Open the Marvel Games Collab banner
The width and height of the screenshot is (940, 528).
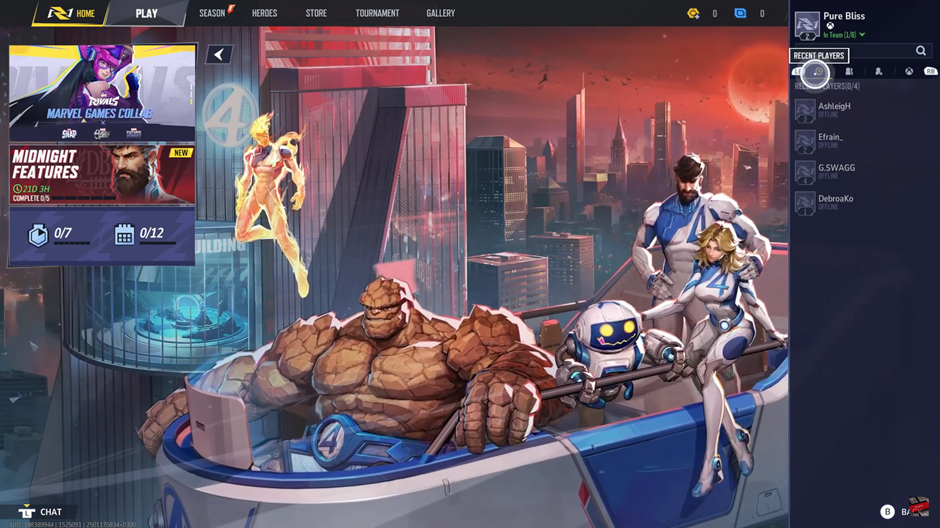(102, 93)
